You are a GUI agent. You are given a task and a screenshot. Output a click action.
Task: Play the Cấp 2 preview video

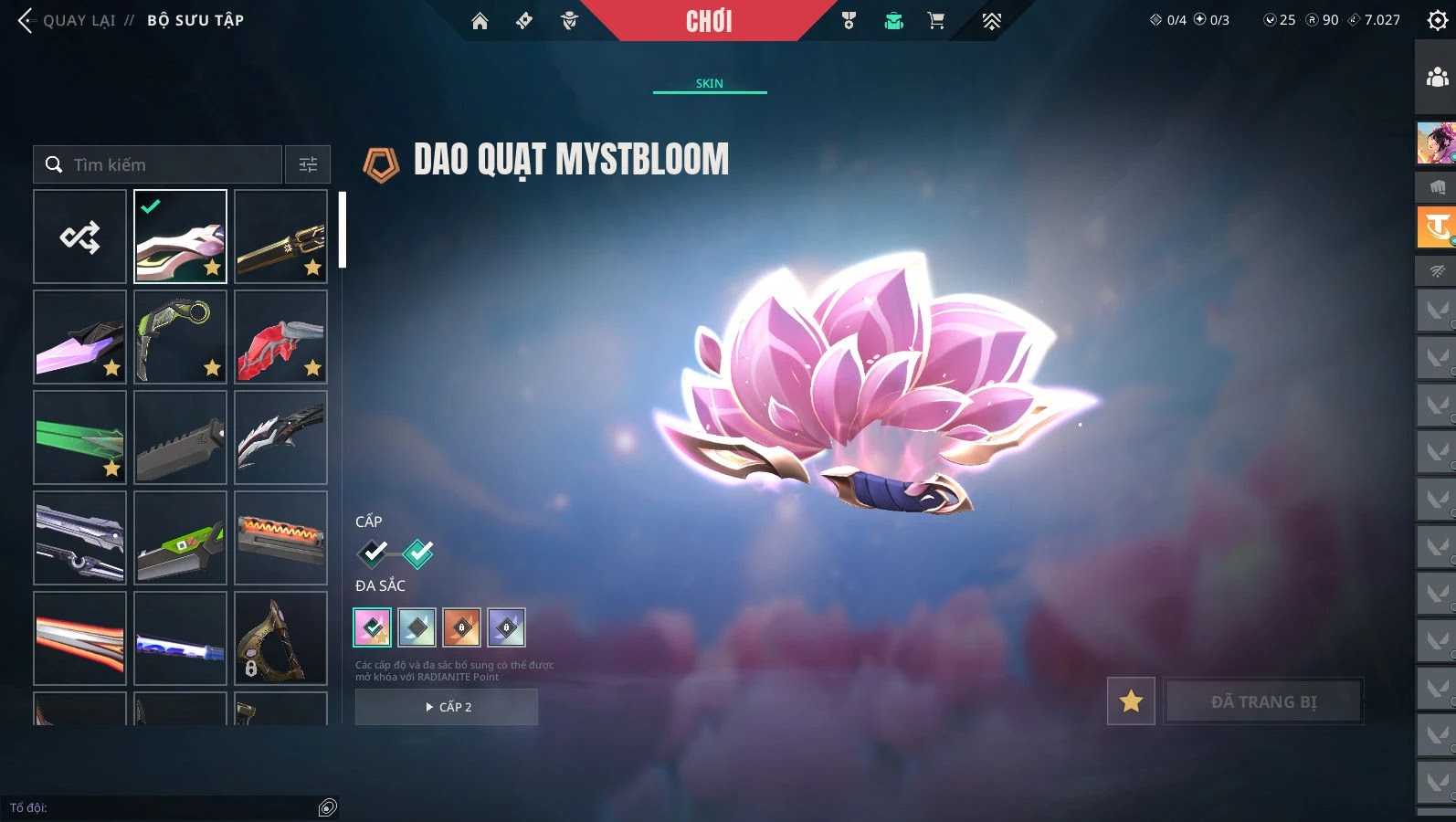coord(447,707)
